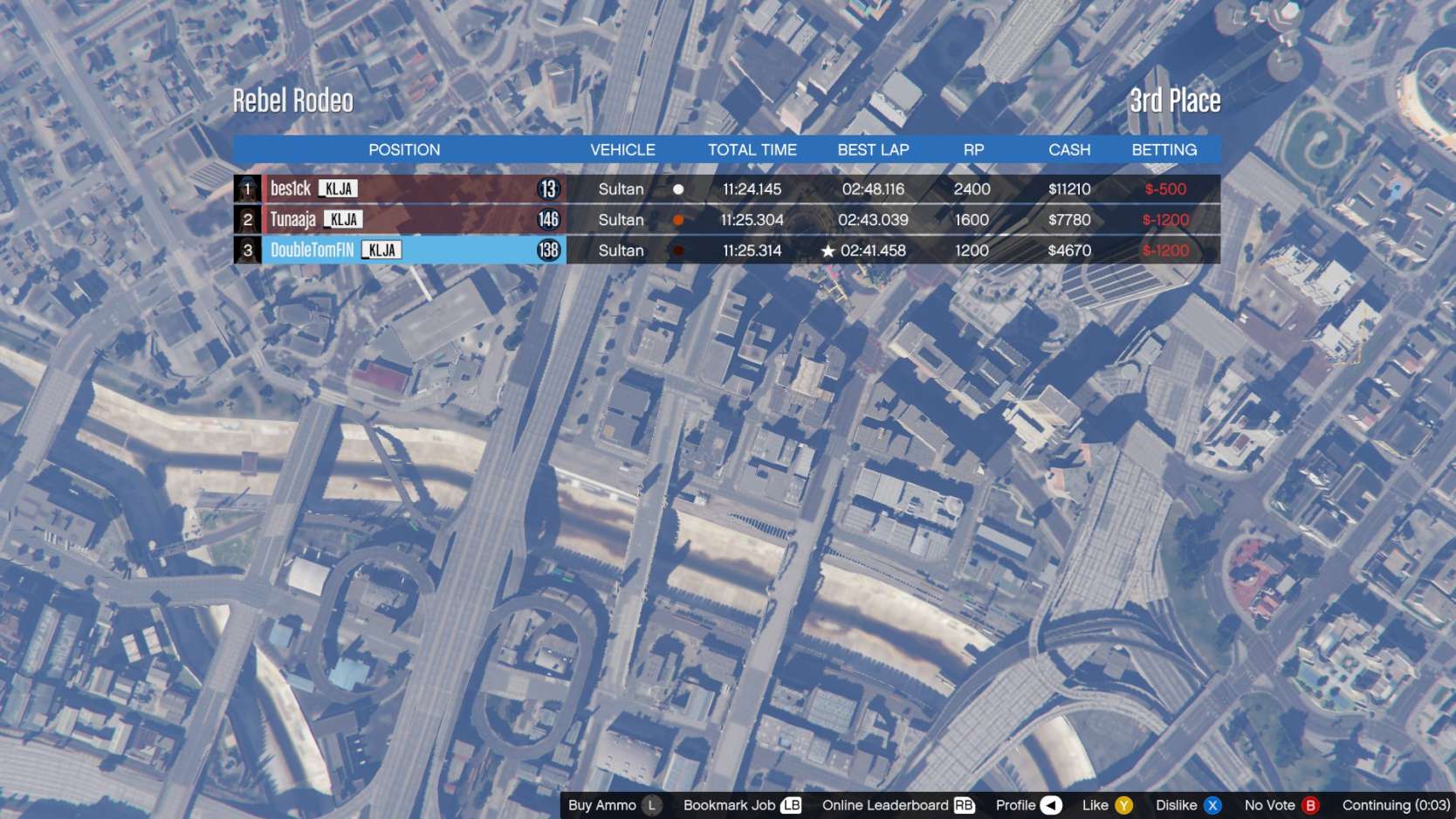Dislike this race job
This screenshot has height=819, width=1456.
1188,805
